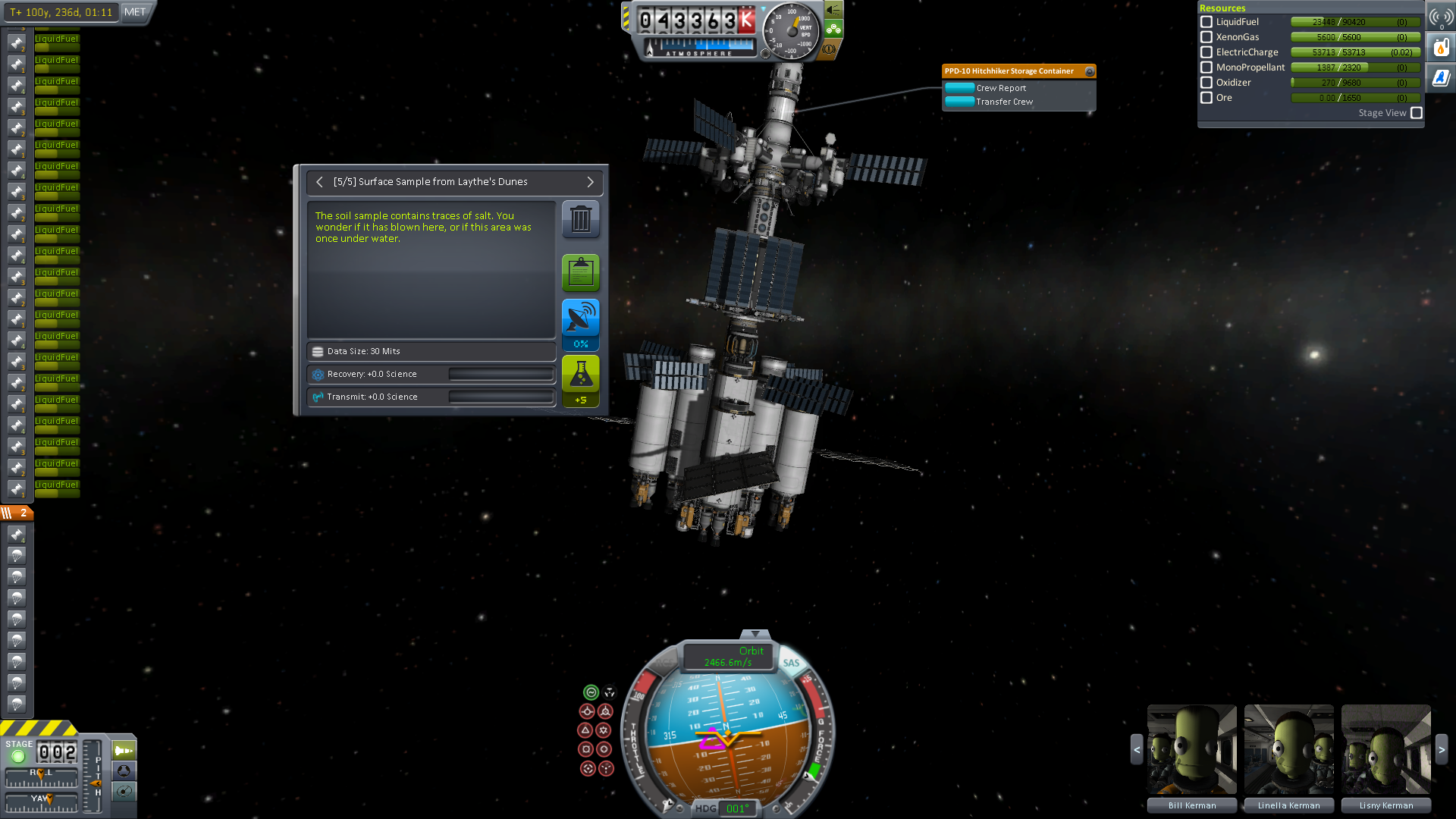Toggle SAS on the navball
Screen dimensions: 1456x819
tap(791, 663)
